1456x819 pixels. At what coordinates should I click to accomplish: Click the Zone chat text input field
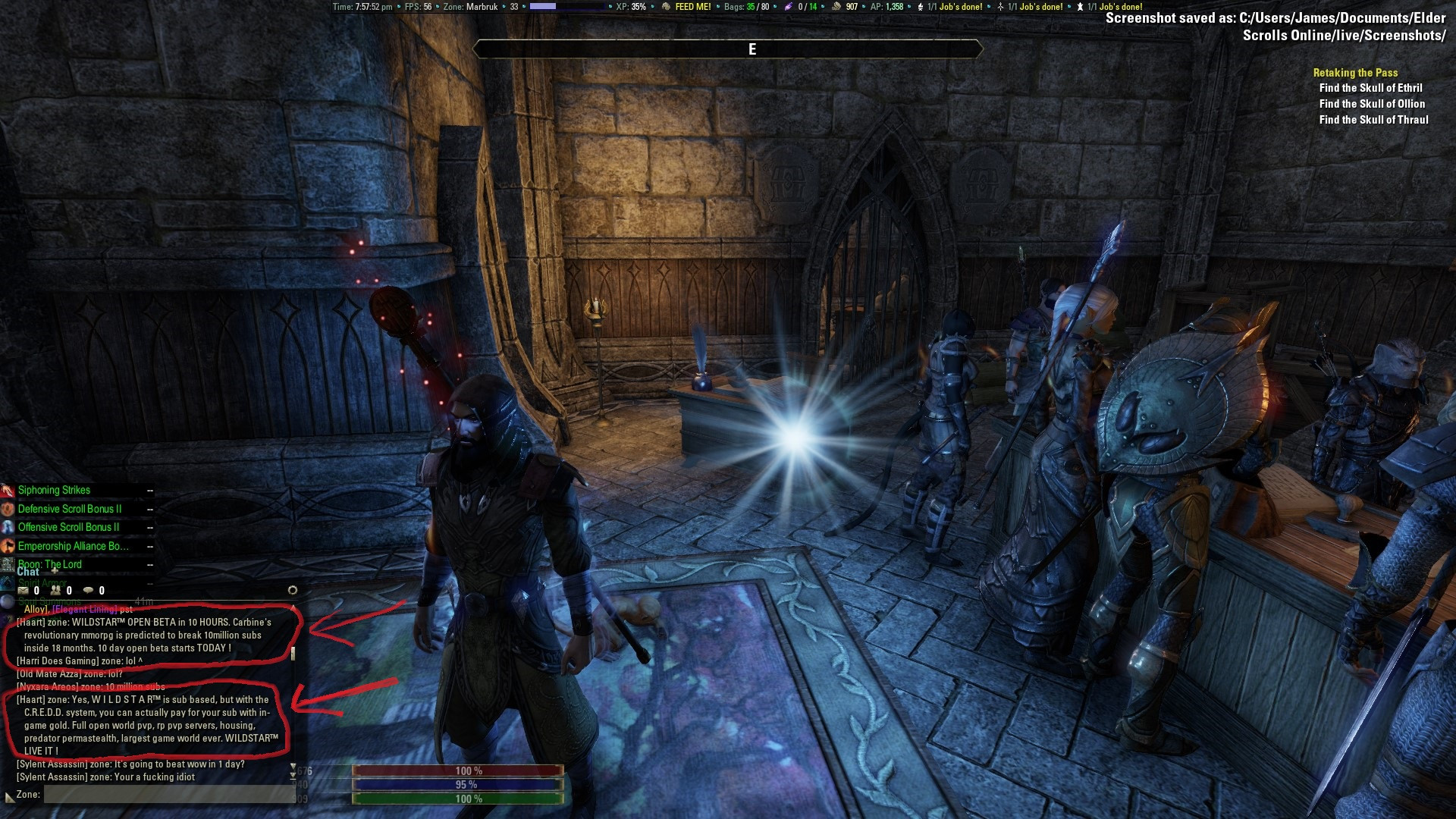(168, 794)
